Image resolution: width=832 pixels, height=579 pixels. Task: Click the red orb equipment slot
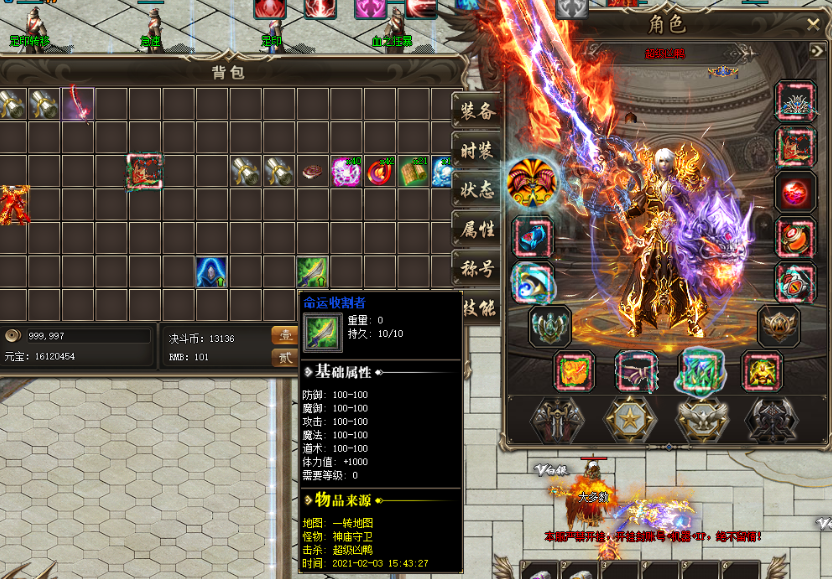coord(795,192)
